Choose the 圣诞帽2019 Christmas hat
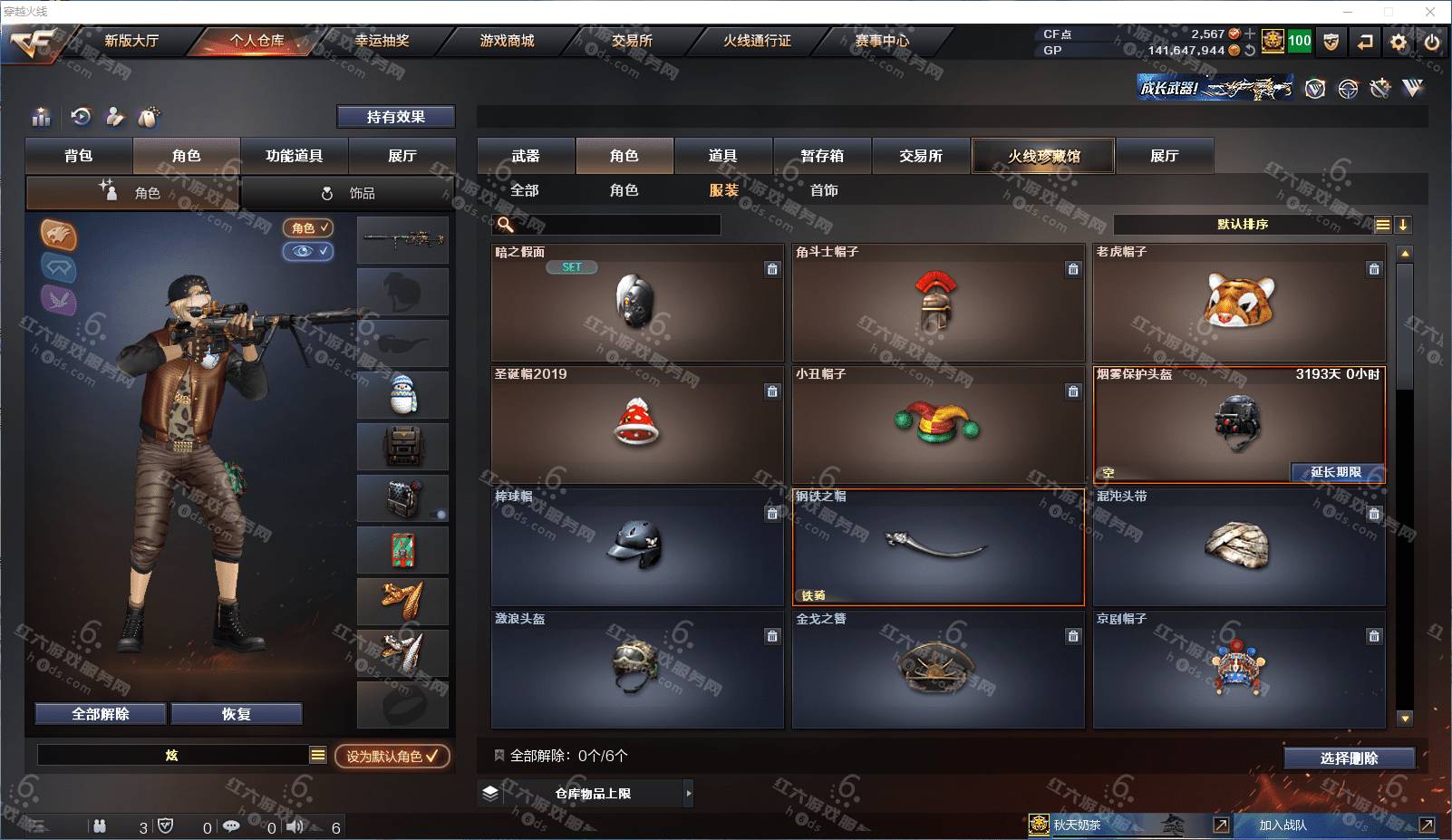1452x840 pixels. [636, 424]
